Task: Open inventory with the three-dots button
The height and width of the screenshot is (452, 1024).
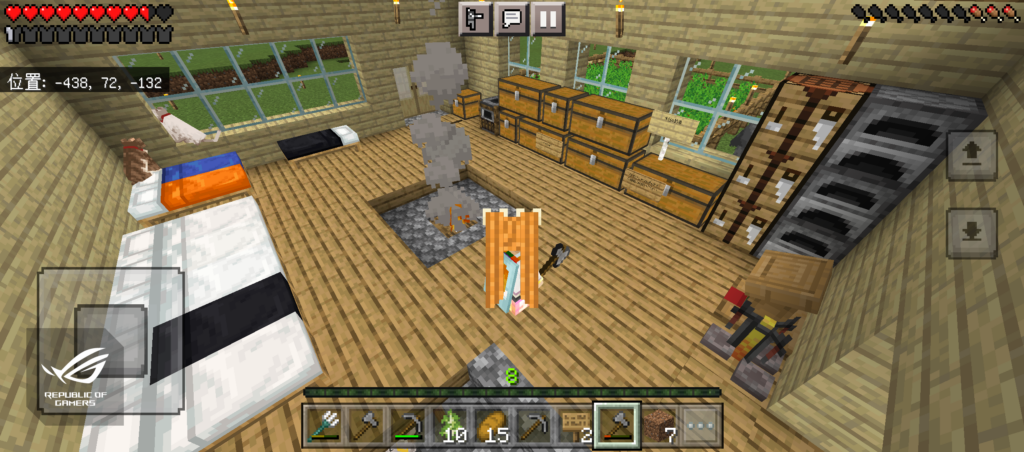Action: click(700, 427)
